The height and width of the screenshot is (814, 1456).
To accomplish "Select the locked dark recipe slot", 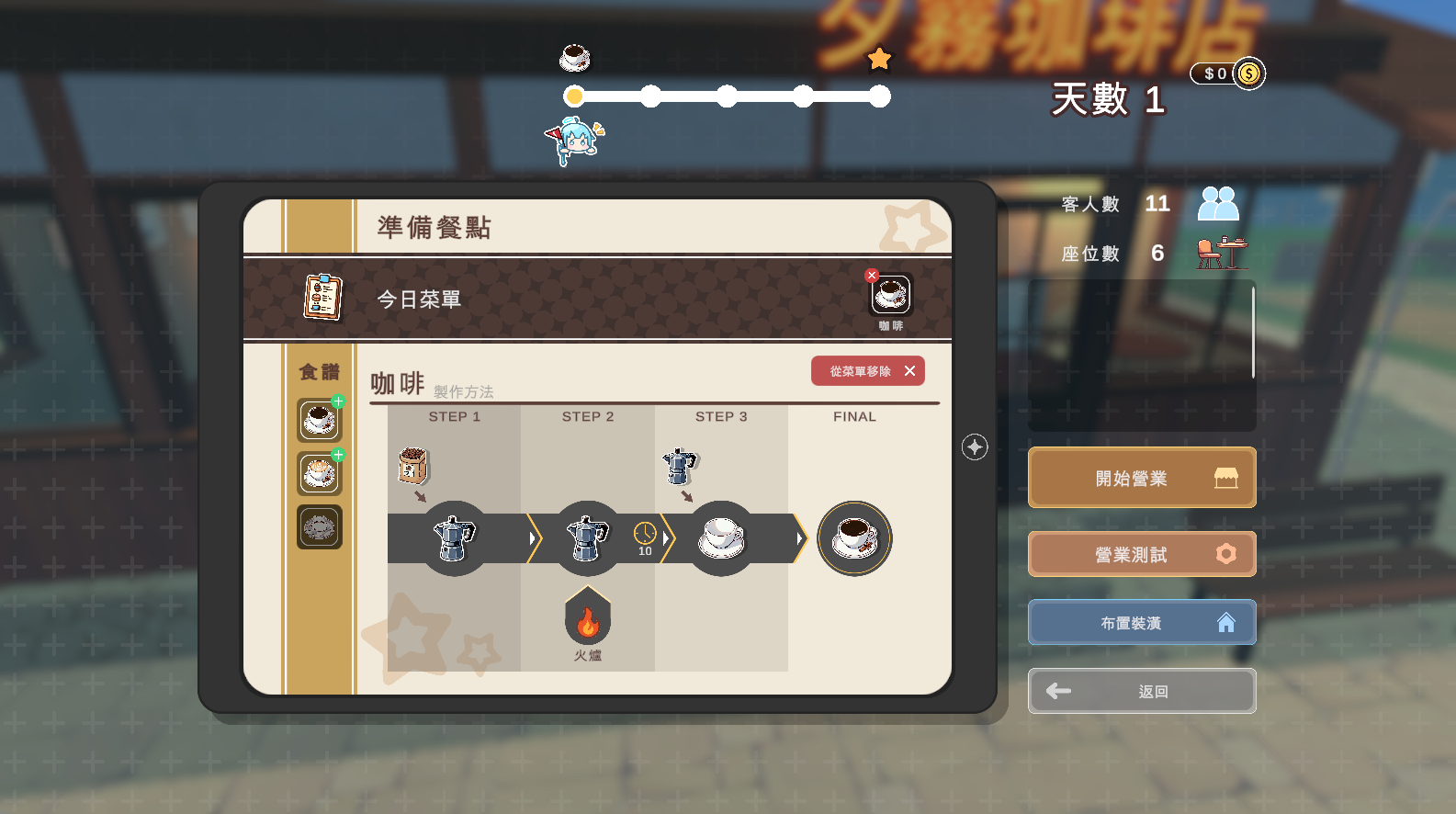I will click(319, 527).
